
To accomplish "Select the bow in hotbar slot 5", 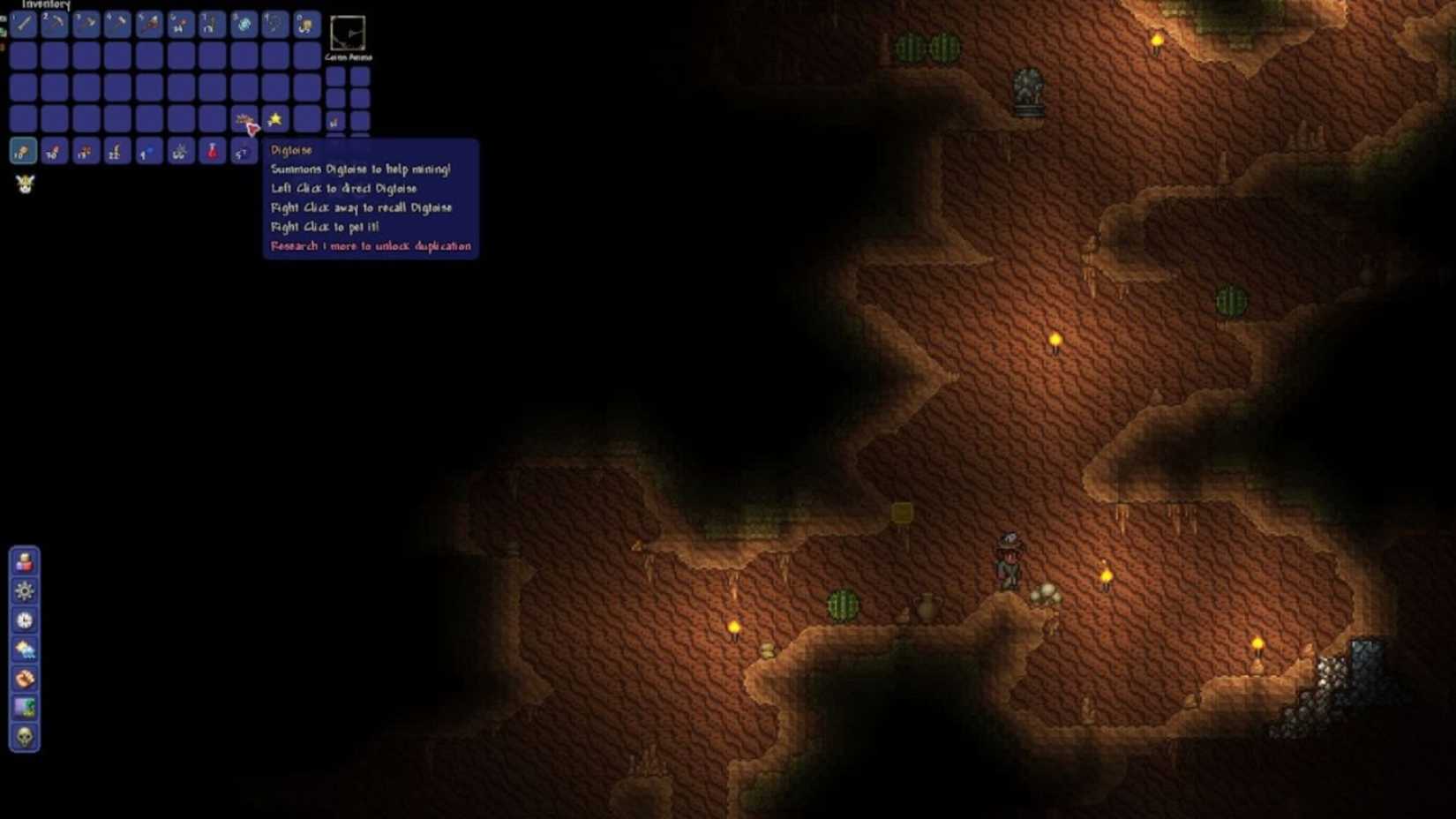I will pos(147,24).
